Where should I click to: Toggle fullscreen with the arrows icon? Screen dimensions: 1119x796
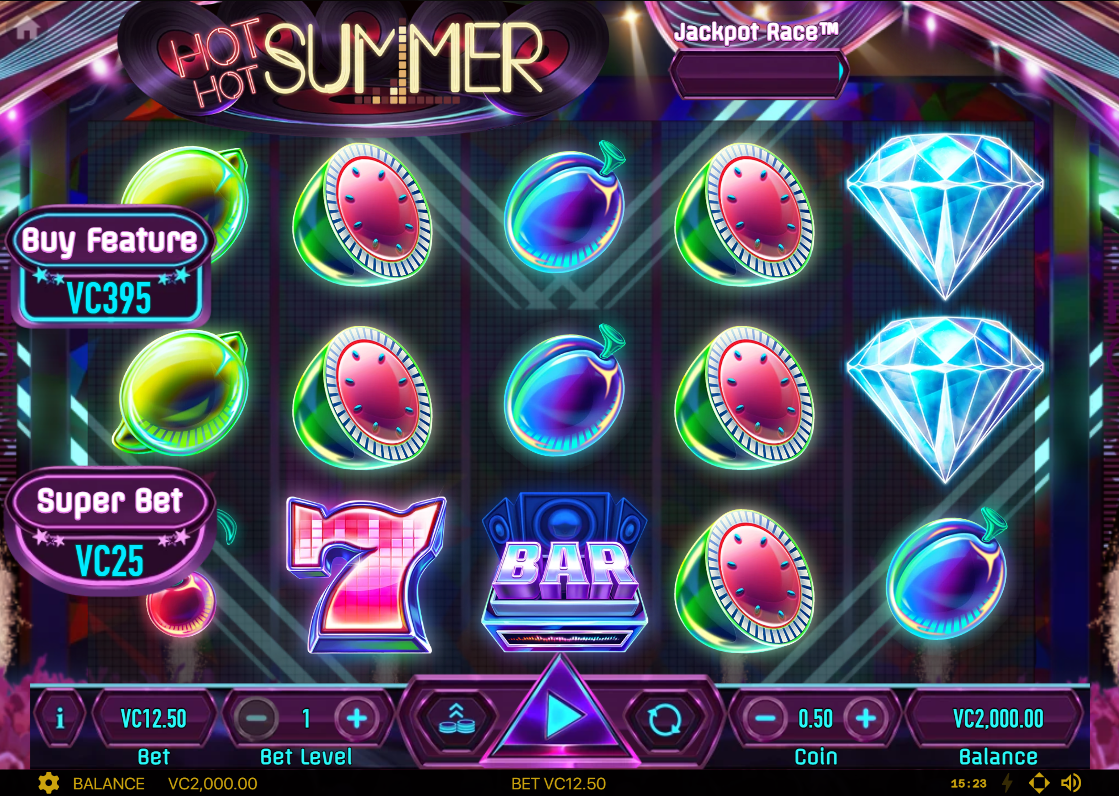1039,783
